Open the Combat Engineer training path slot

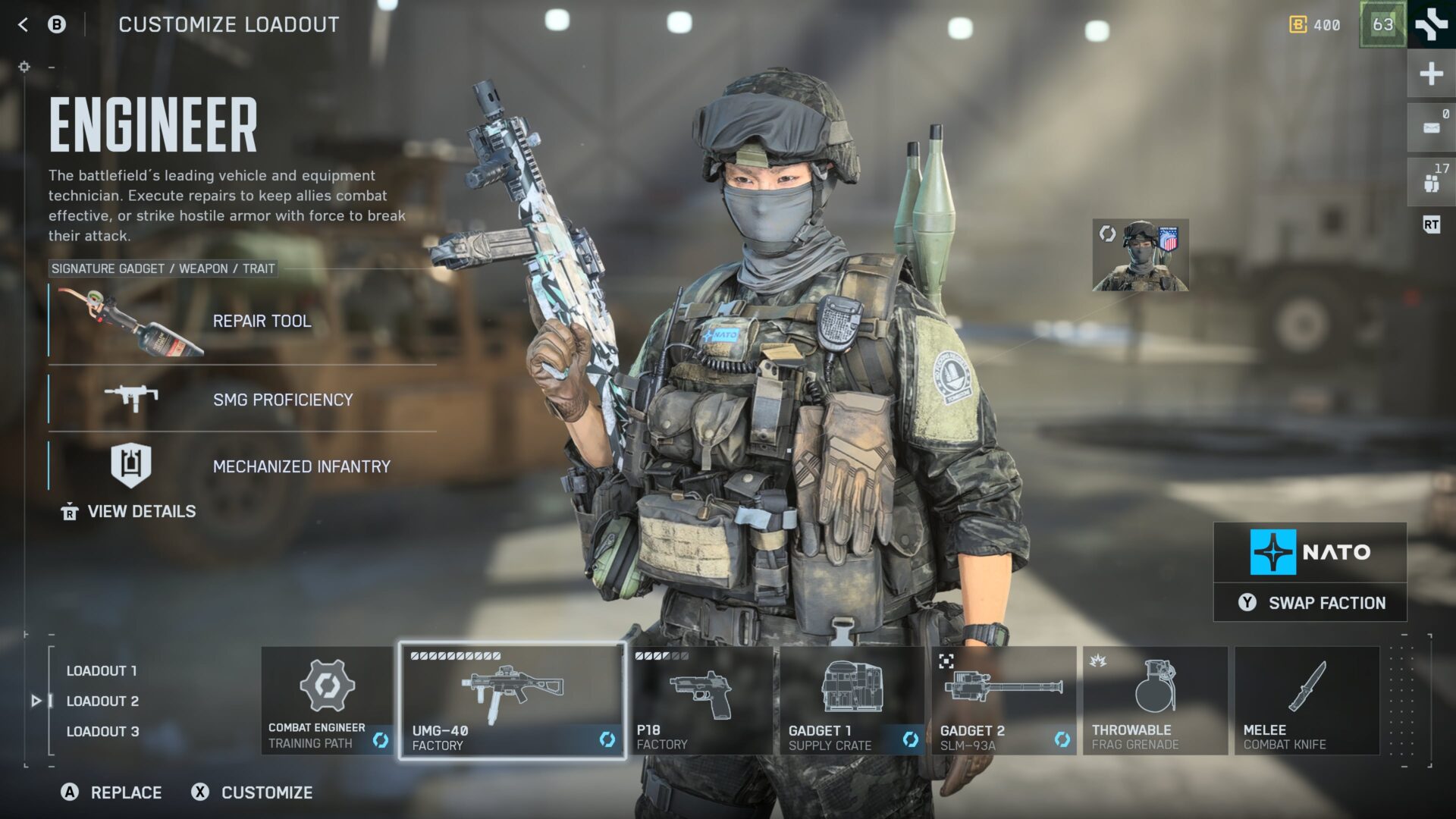[x=327, y=701]
